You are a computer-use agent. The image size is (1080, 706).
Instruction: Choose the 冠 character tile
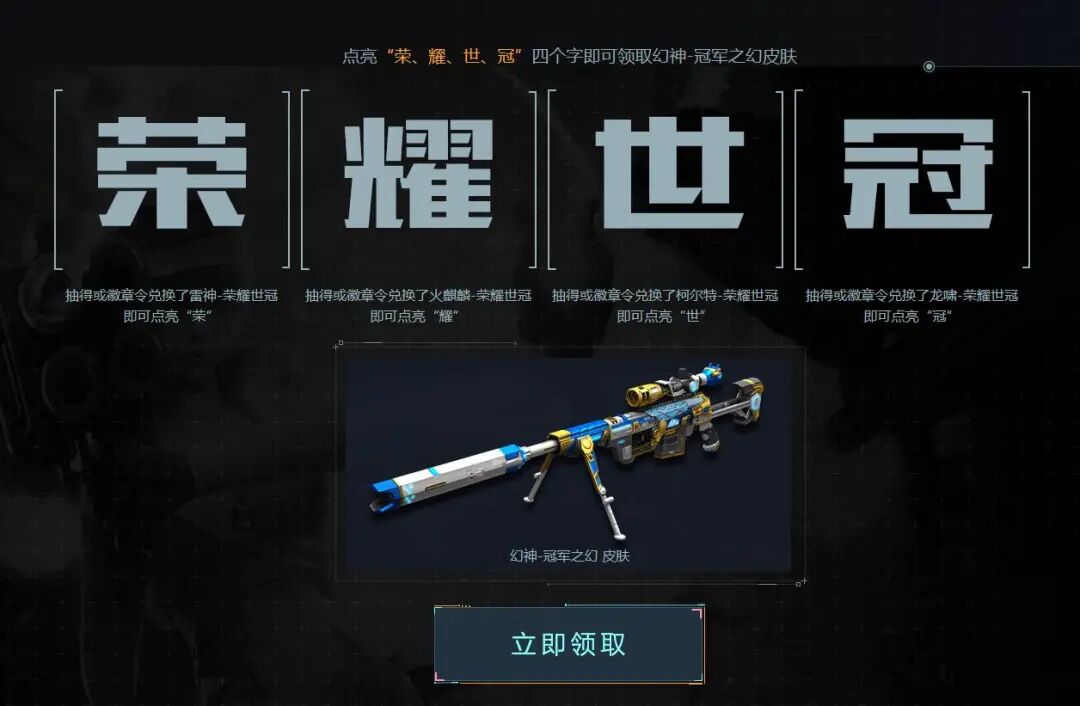click(913, 176)
